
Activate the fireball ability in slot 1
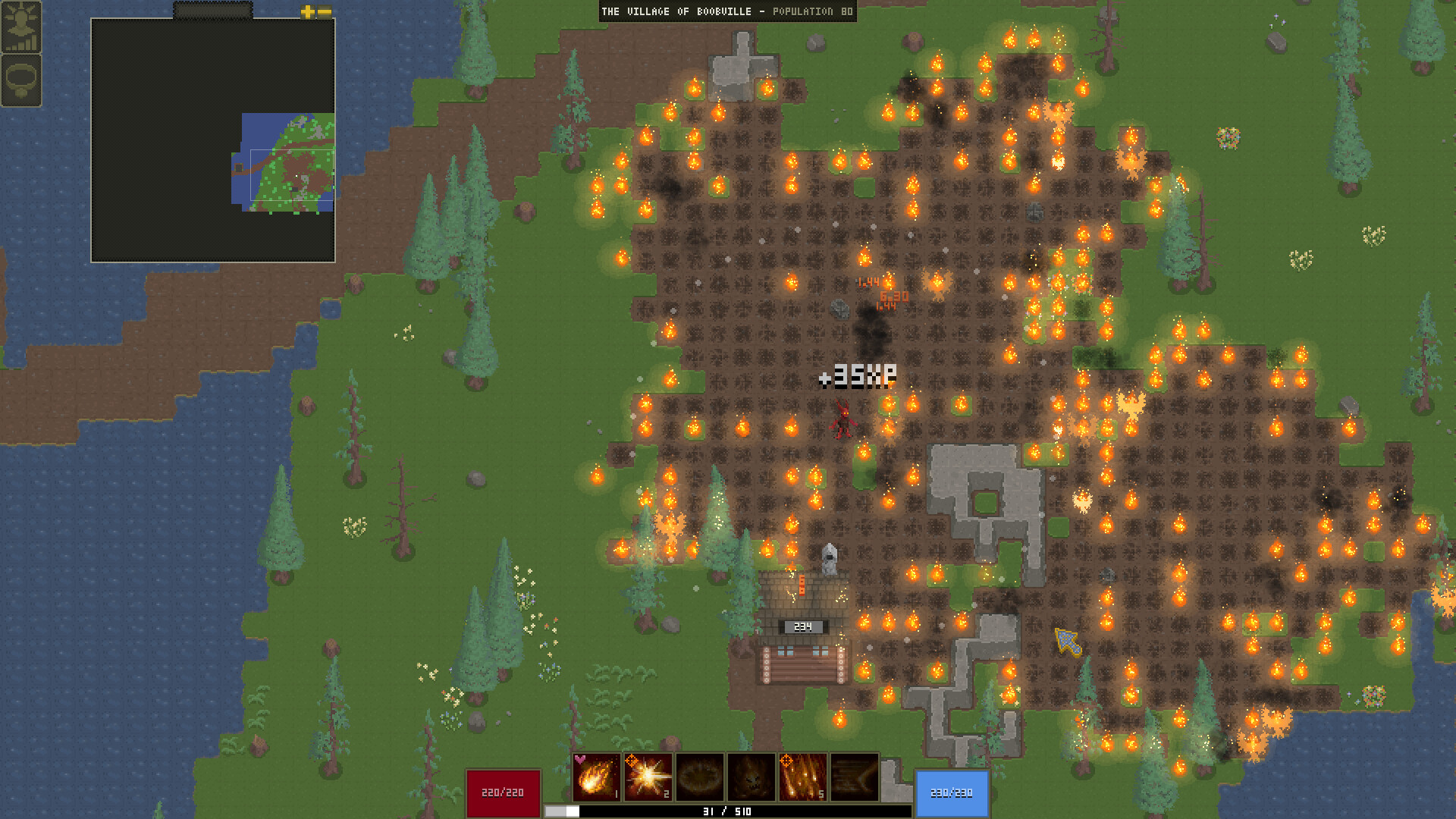596,777
